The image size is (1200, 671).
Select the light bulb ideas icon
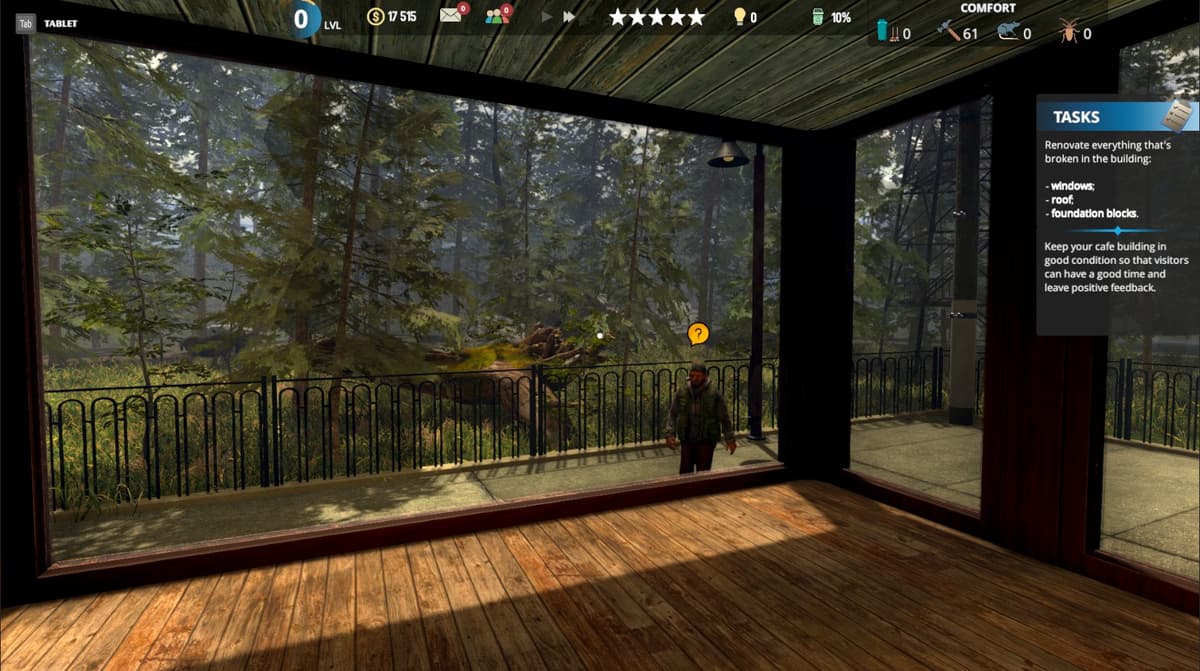tap(740, 17)
